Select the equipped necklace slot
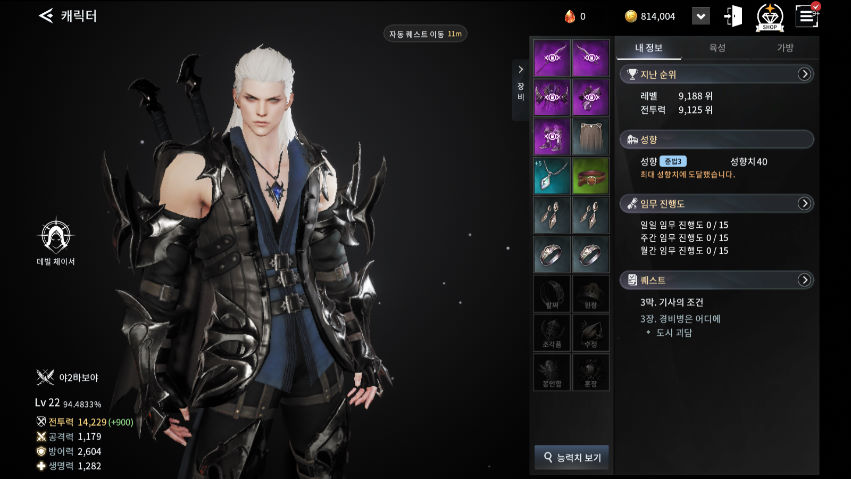This screenshot has width=851, height=479. coord(551,176)
